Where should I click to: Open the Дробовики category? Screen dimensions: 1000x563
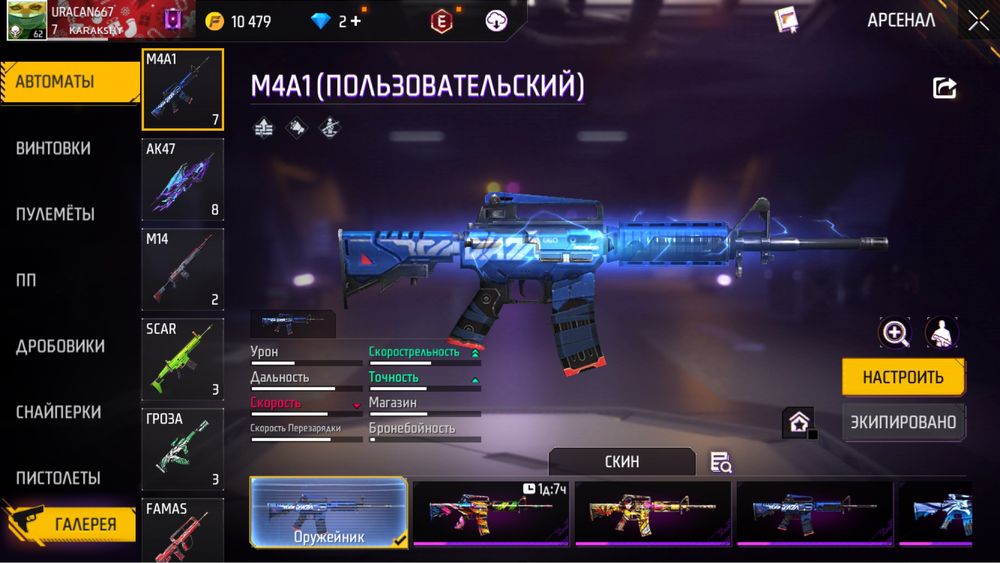[60, 346]
